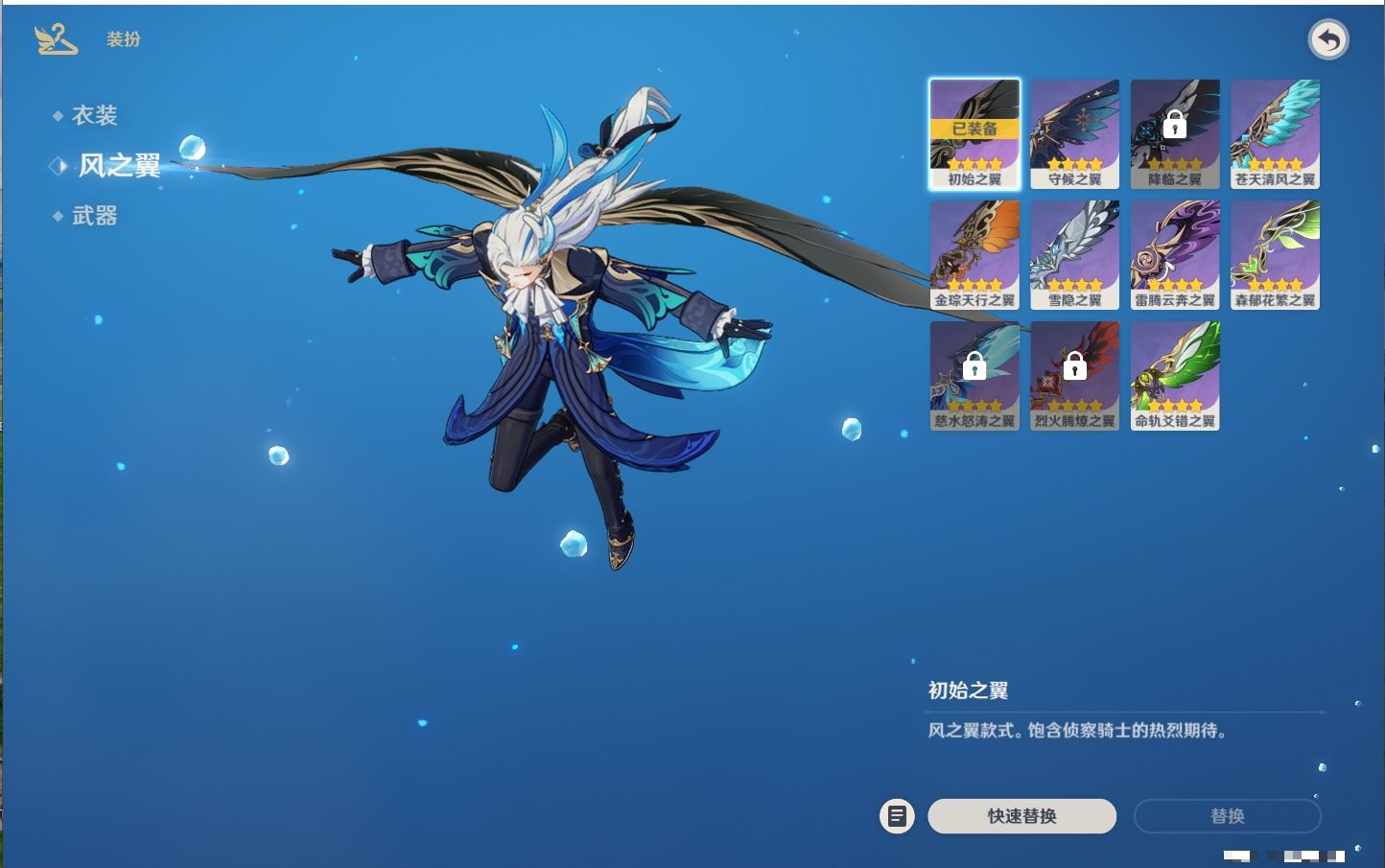Open the list icon beside 快速替换

[897, 816]
